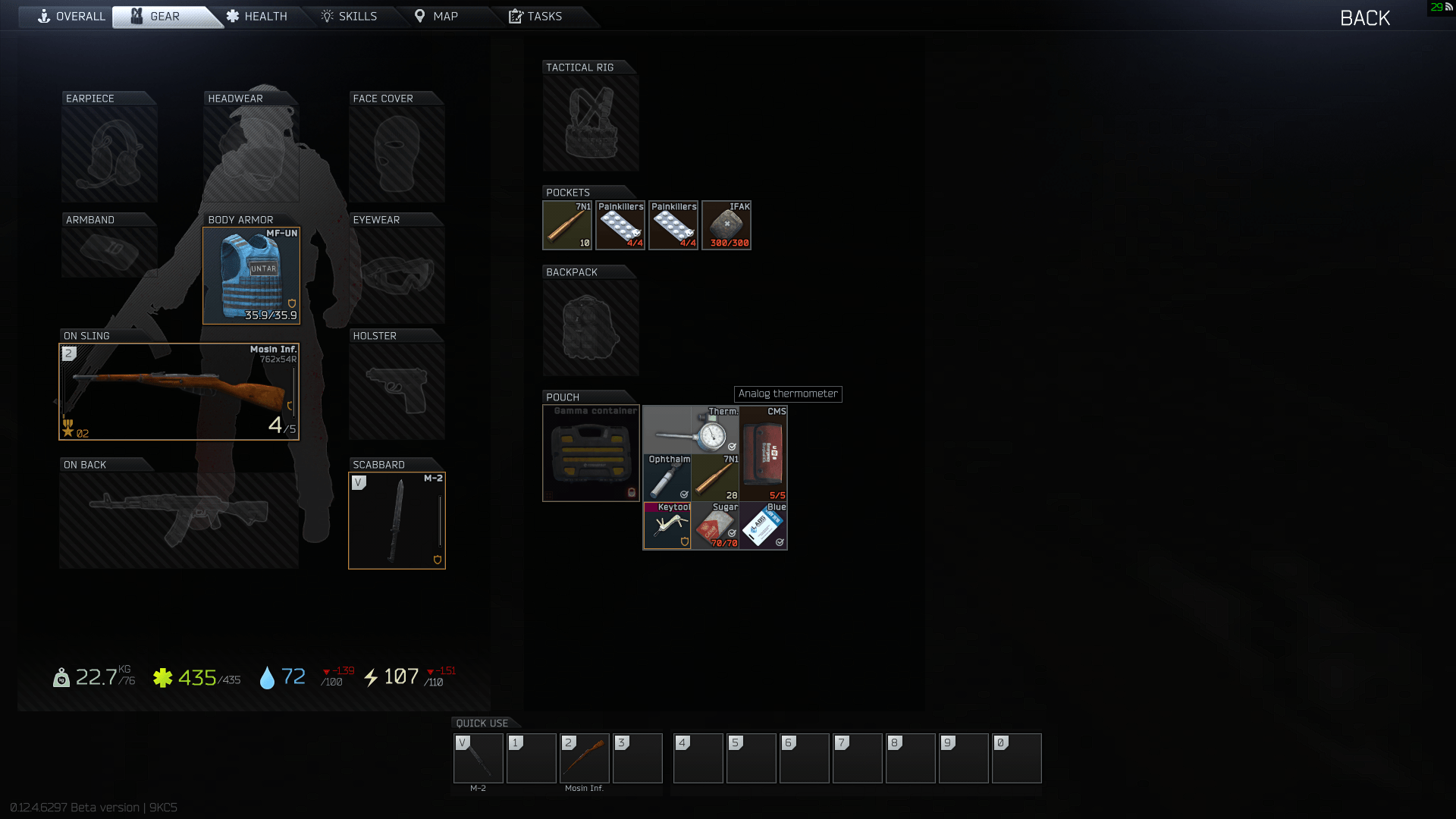
Task: Select the Blue keycard in the pouch
Action: [x=762, y=525]
